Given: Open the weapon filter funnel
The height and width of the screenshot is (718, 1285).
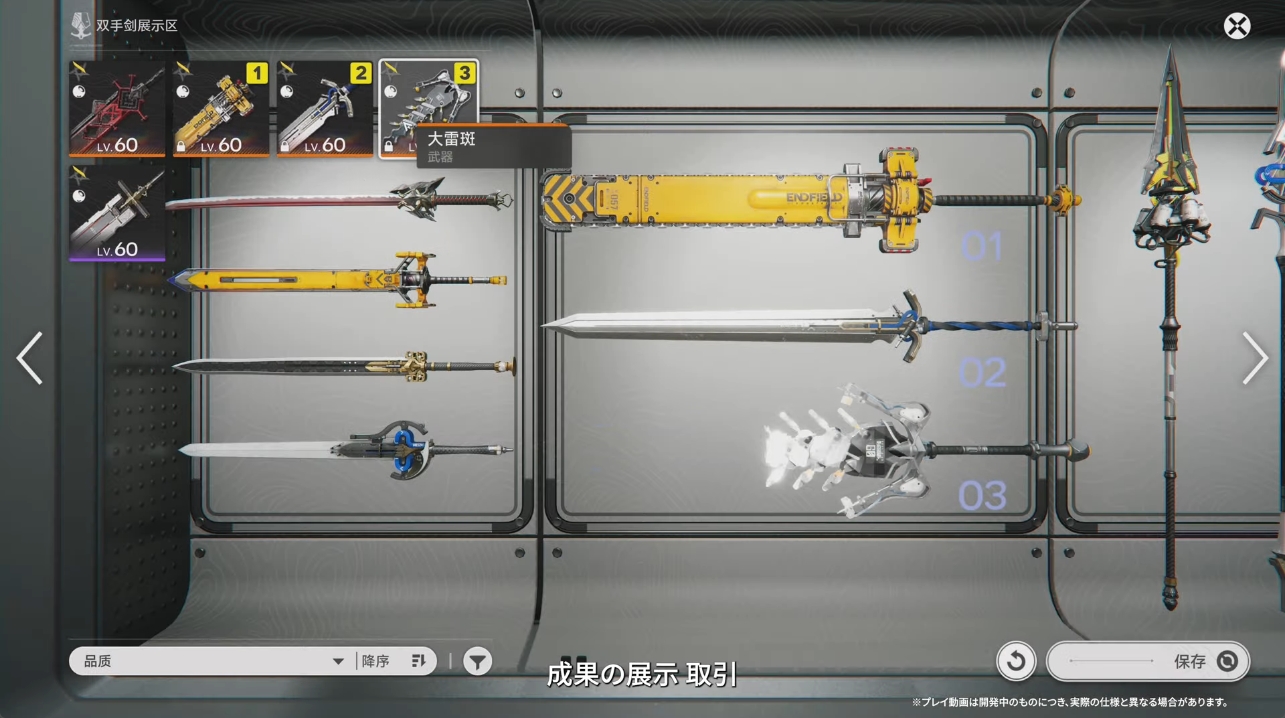Looking at the screenshot, I should click(x=478, y=661).
